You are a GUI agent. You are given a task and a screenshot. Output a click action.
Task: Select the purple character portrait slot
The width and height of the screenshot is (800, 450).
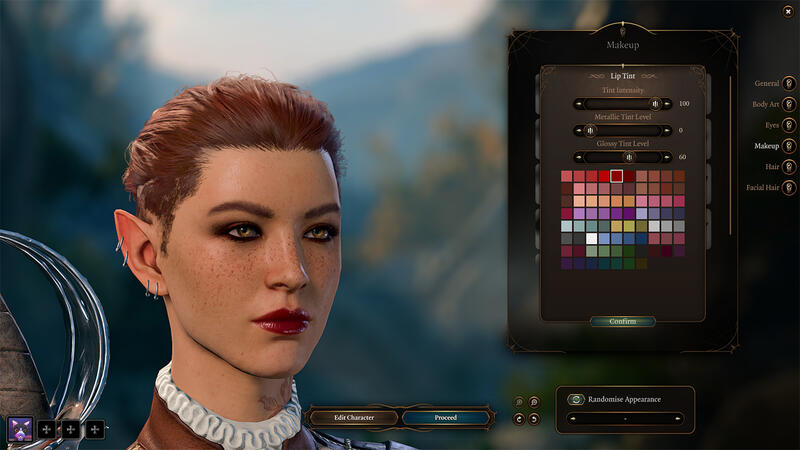(x=20, y=429)
